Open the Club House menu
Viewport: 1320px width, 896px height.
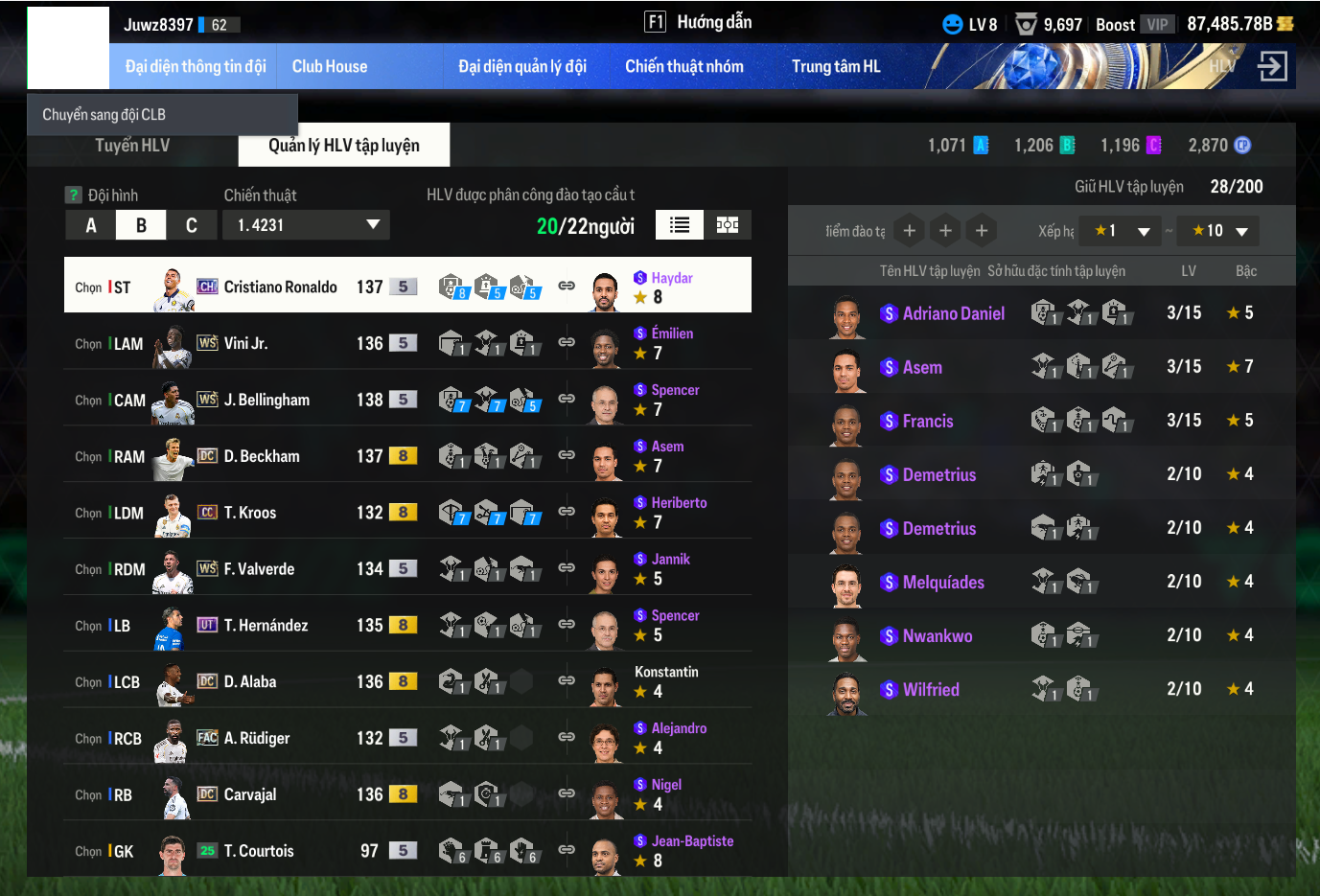click(x=330, y=66)
